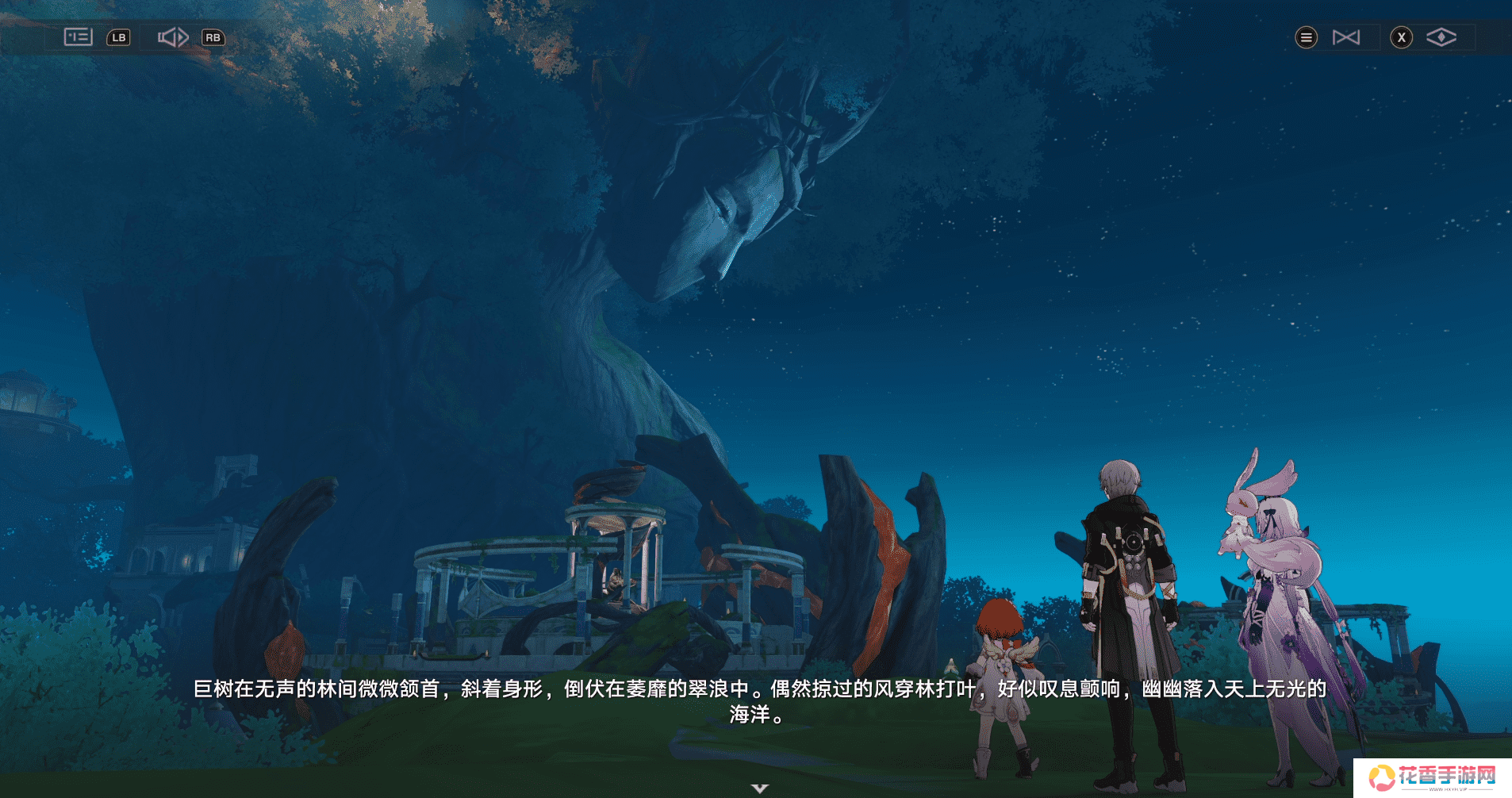Toggle voice-over replay for the narration

(173, 36)
